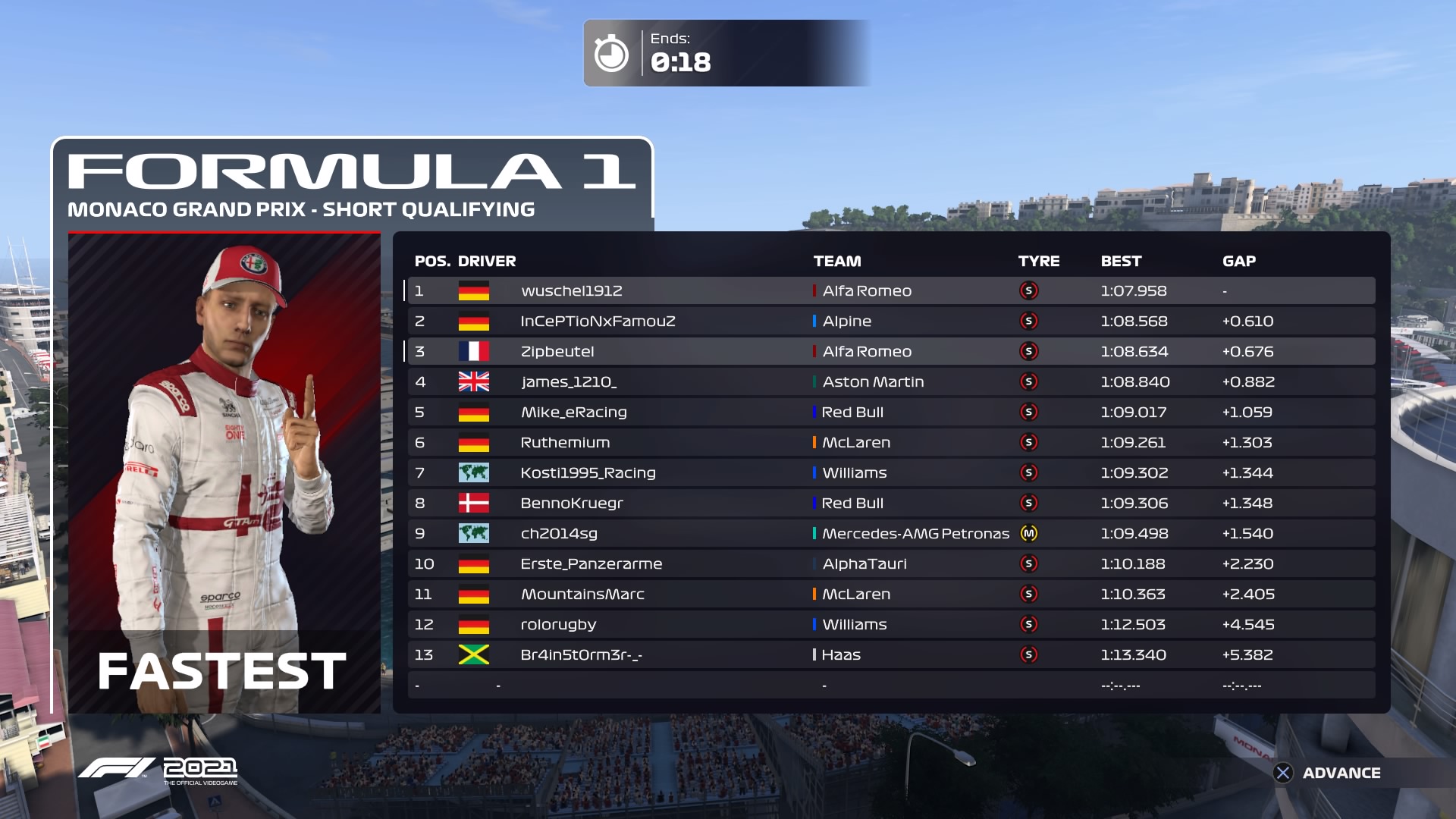1456x819 pixels.
Task: Select the james_1210_ Aston Martin row
Action: coord(890,381)
